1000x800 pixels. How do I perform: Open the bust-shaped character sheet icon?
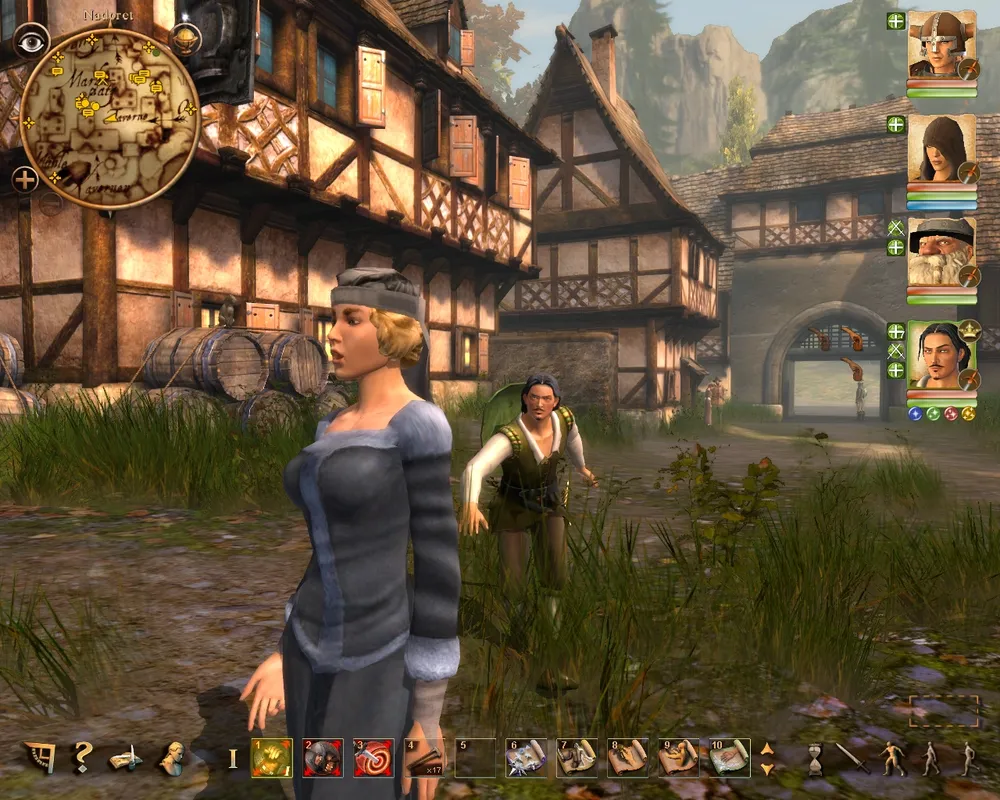(x=172, y=758)
